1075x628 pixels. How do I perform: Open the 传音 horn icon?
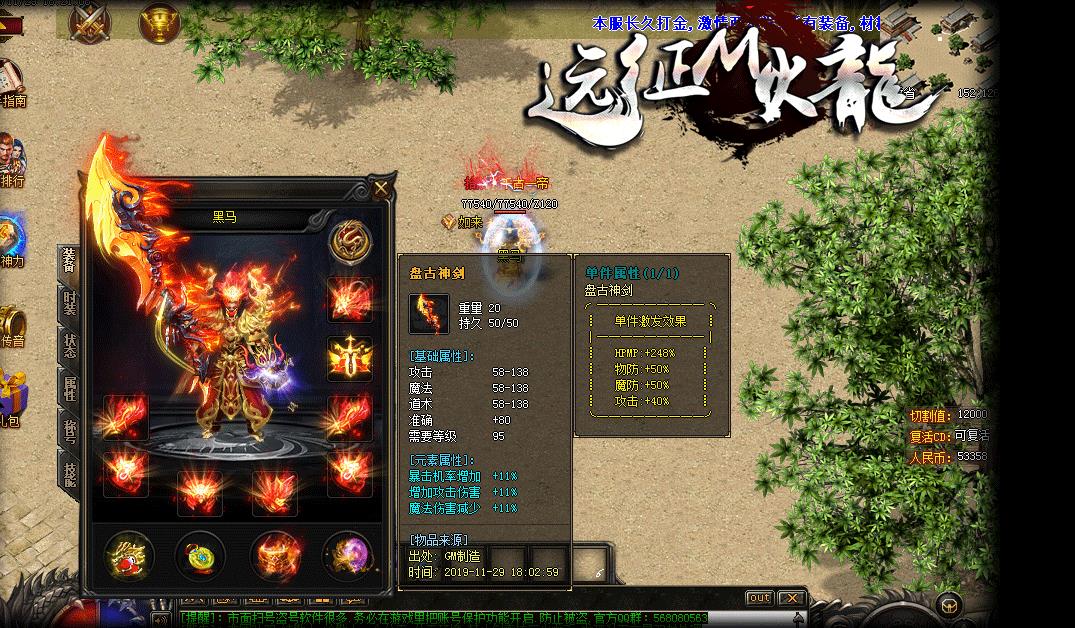pos(11,325)
